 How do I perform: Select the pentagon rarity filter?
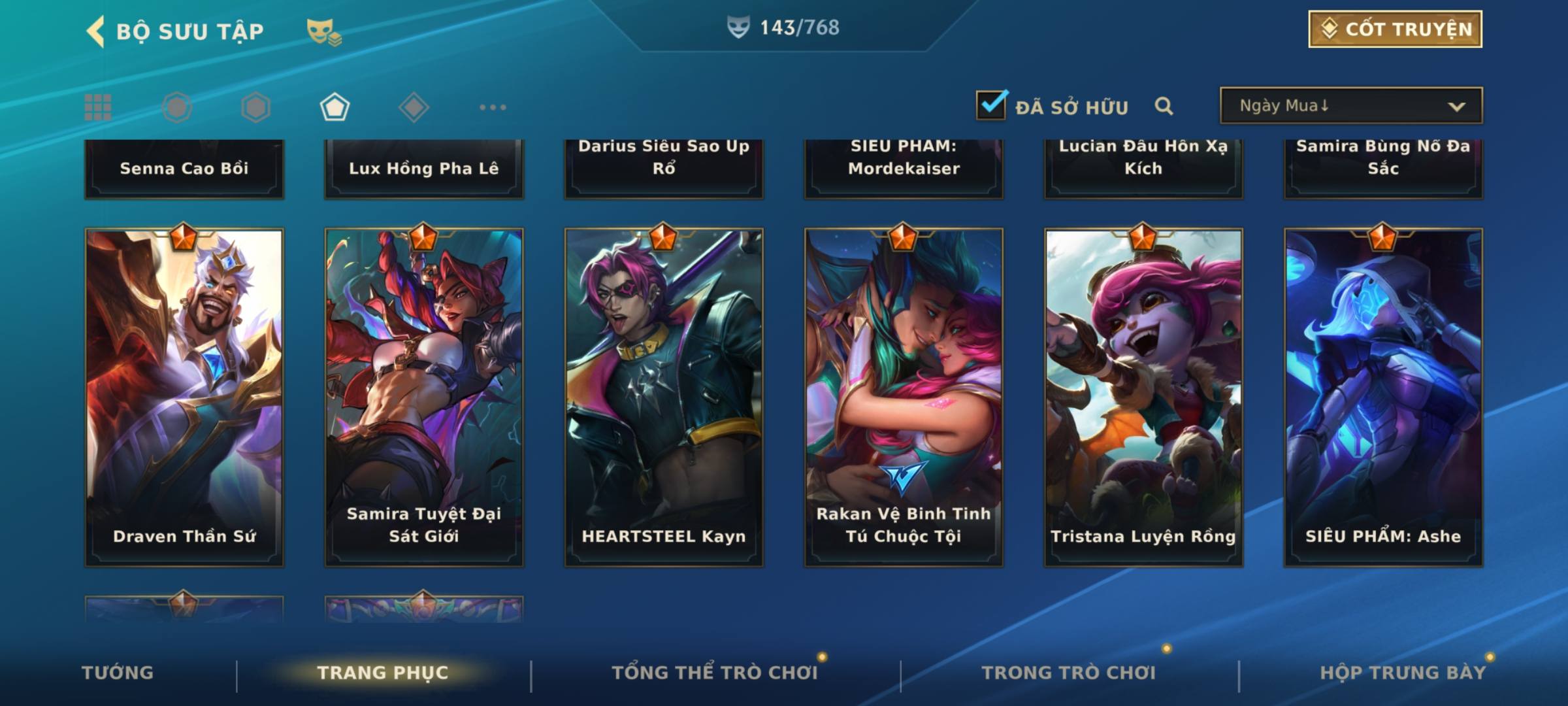(x=335, y=107)
